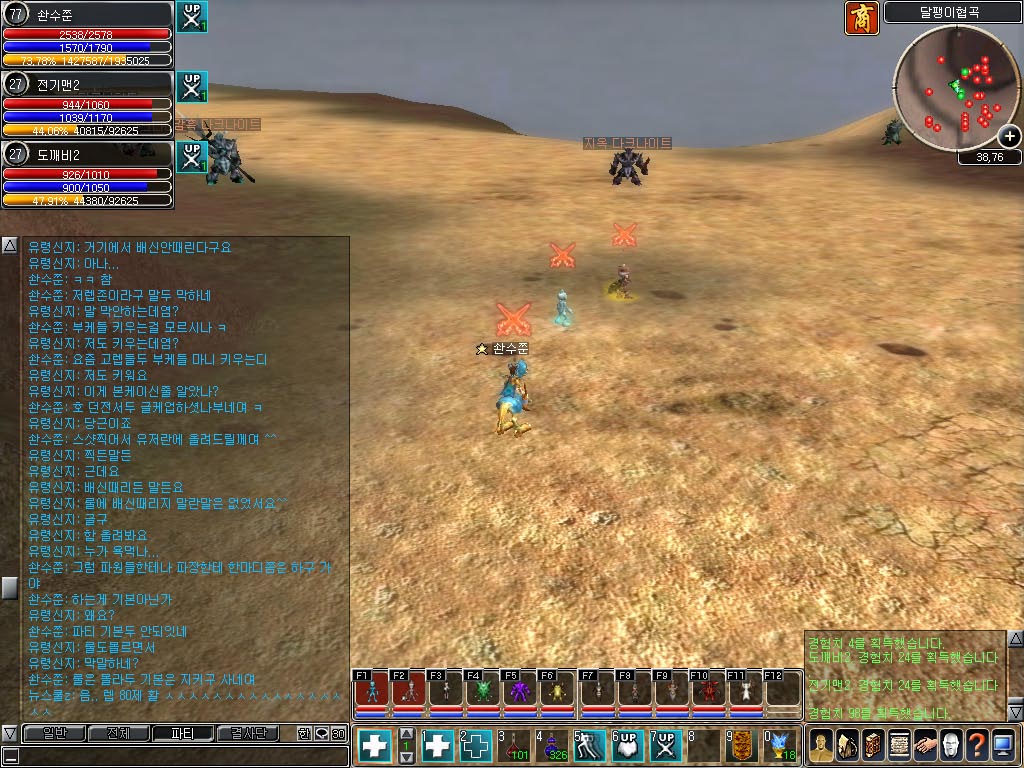Select party member 도깨비2's portrait frame

(87, 175)
